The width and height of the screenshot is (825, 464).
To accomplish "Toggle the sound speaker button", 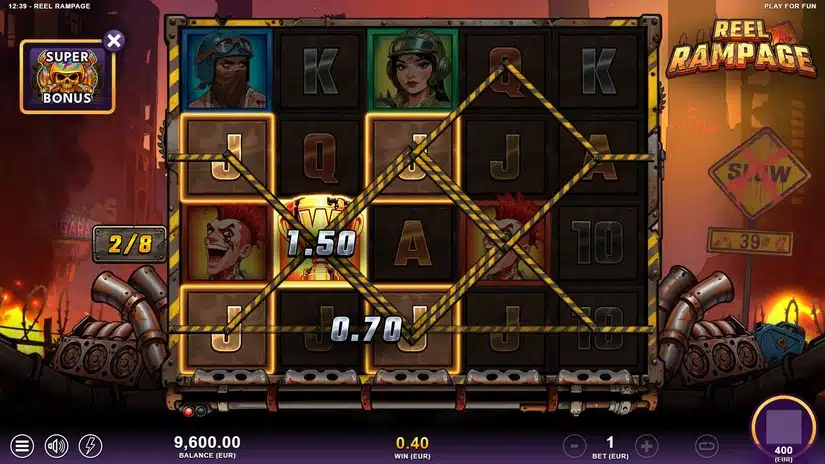I will 56,445.
